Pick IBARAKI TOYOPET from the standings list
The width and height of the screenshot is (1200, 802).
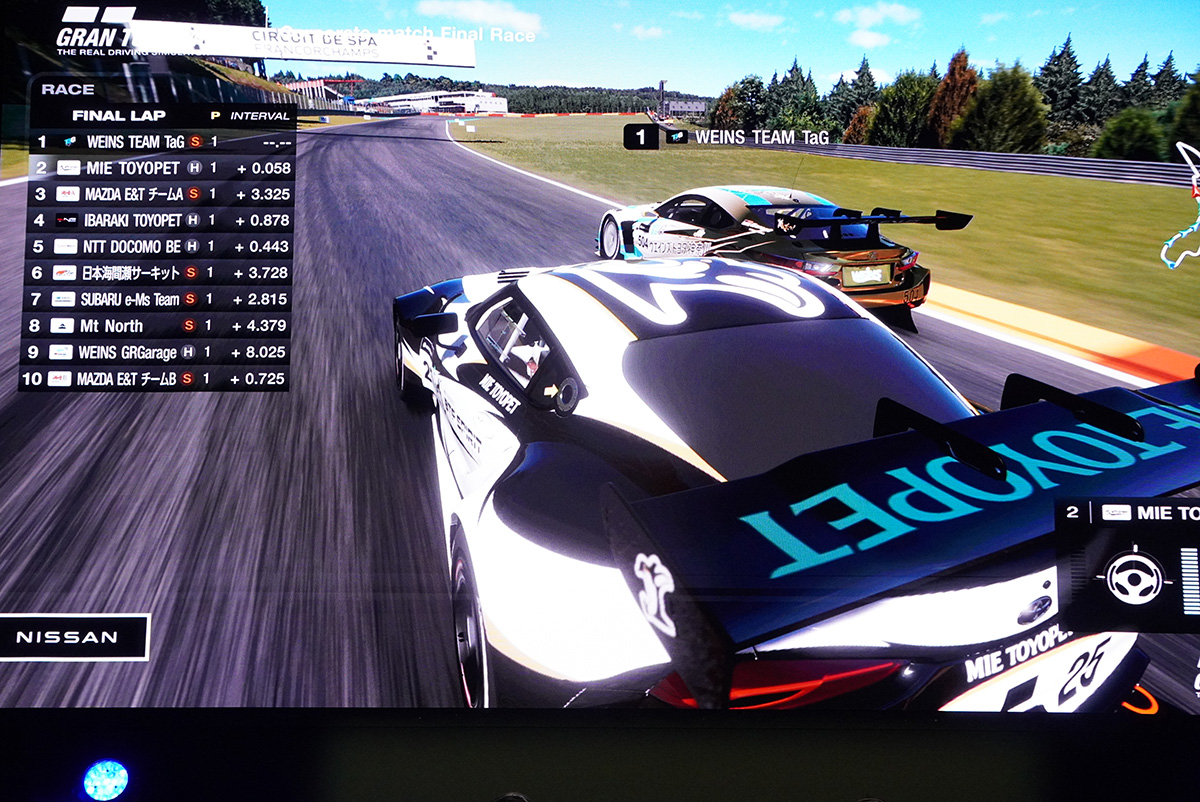(157, 220)
